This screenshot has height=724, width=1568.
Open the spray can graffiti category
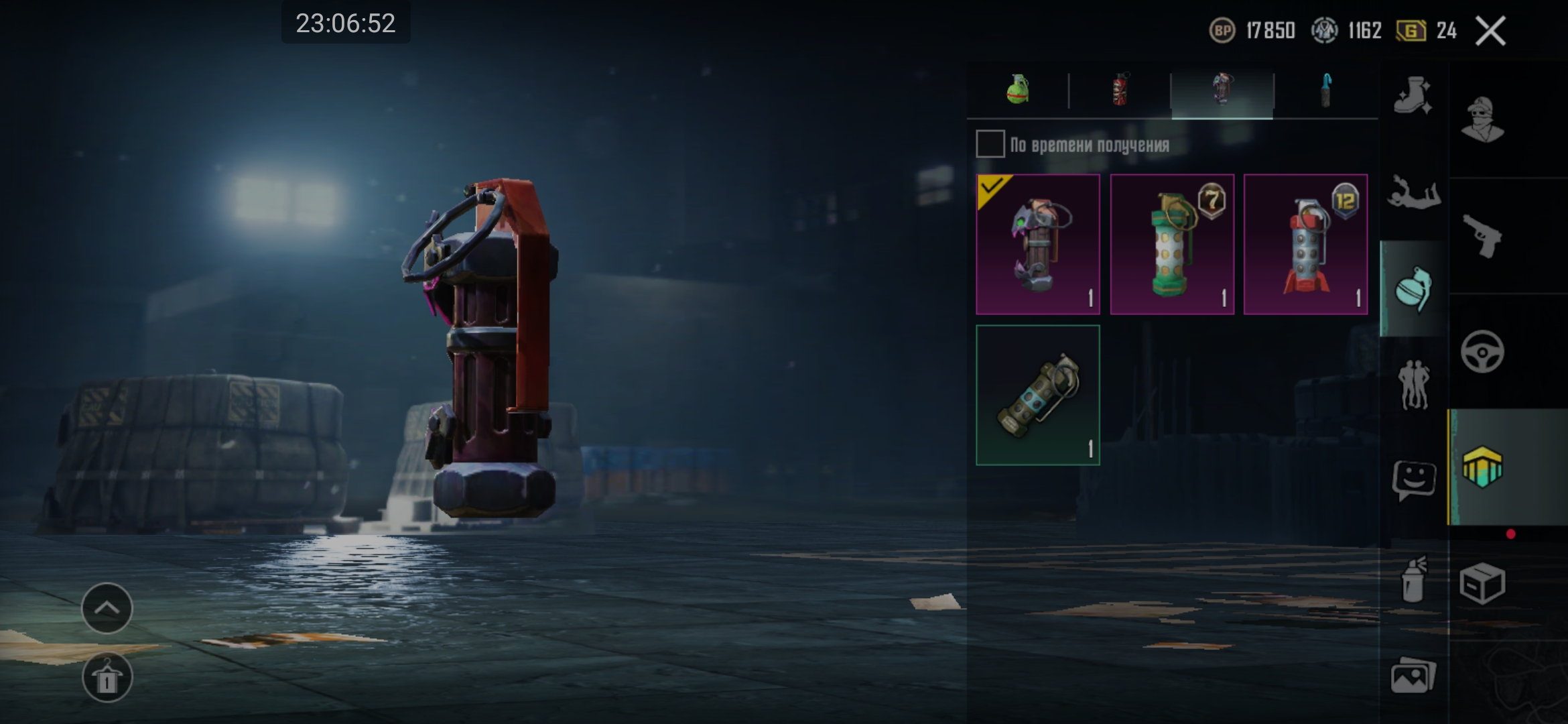1413,579
